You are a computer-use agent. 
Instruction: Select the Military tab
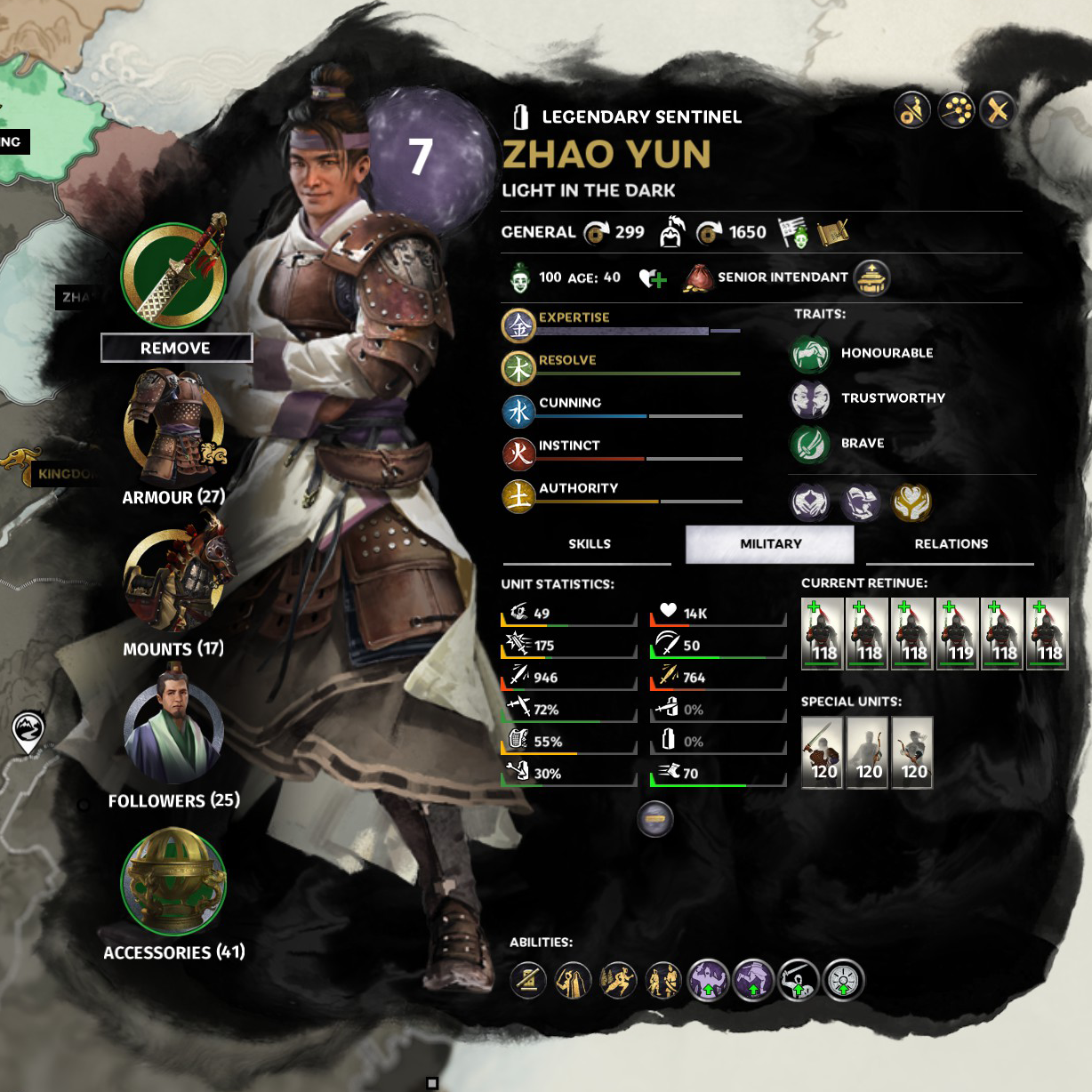point(770,544)
